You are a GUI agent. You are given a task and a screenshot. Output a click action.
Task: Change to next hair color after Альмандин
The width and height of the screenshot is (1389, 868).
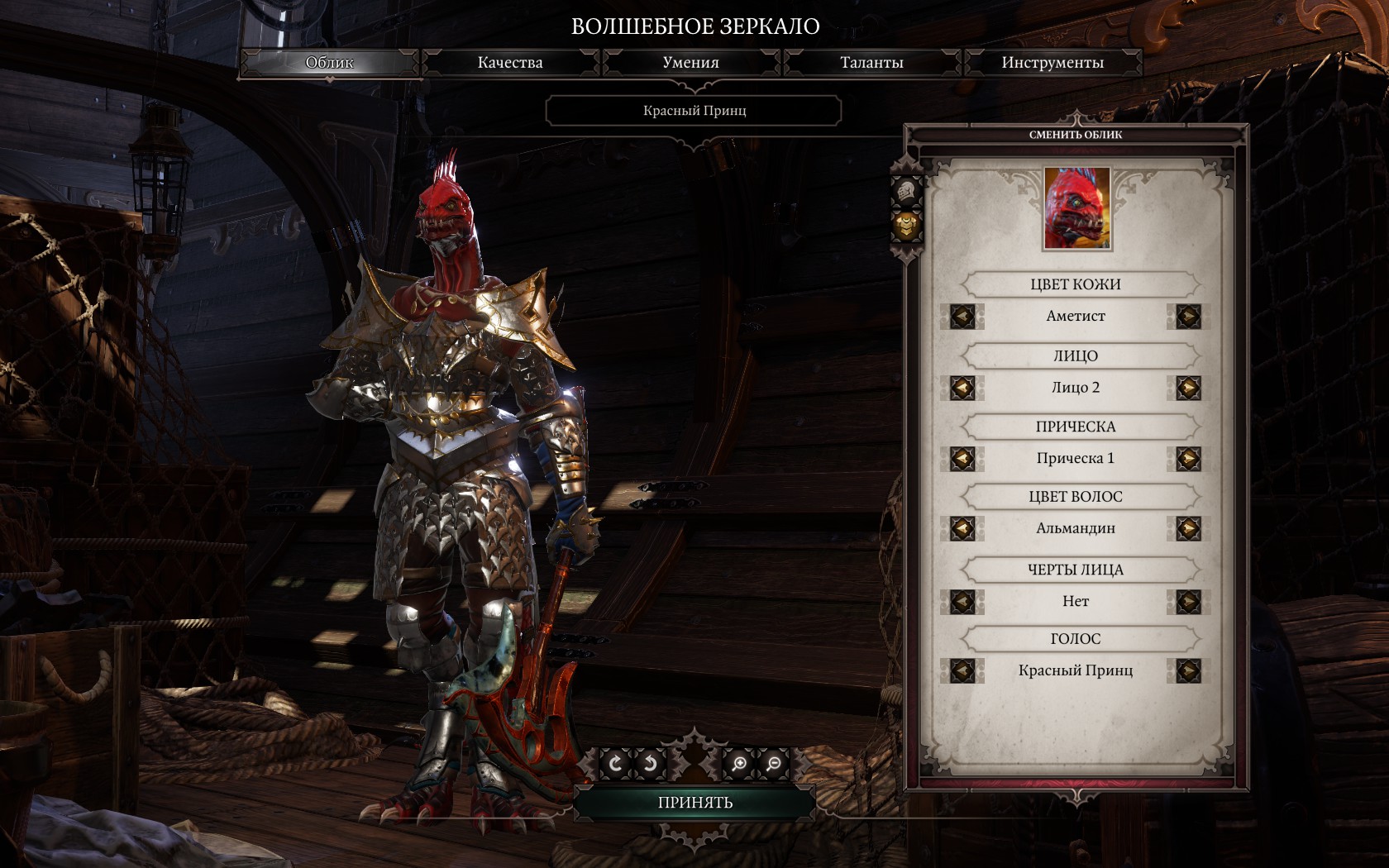1188,528
